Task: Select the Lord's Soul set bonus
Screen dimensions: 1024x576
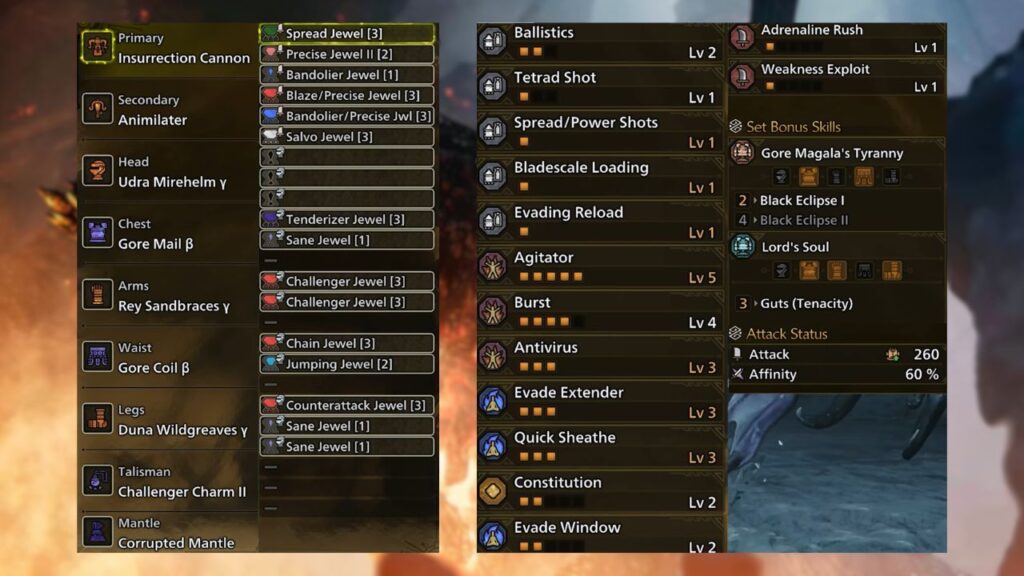Action: tap(836, 247)
